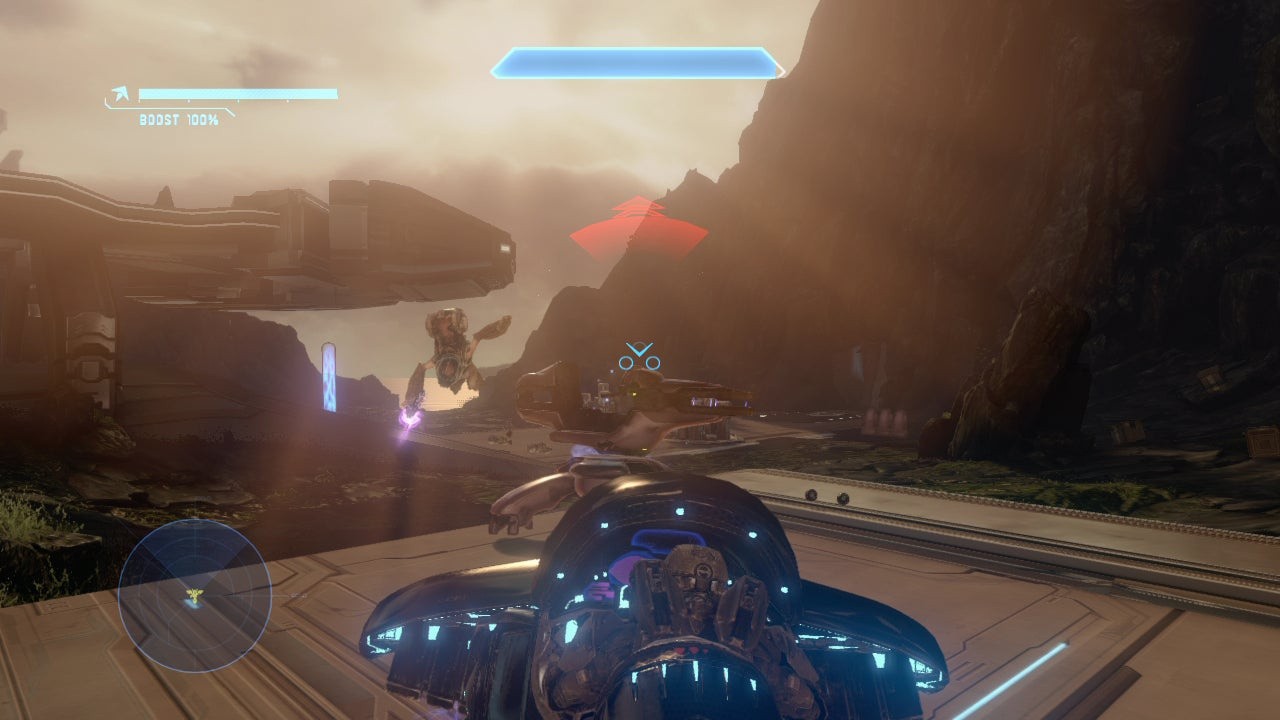
Task: Click the circular motion tracker radar
Action: (194, 596)
